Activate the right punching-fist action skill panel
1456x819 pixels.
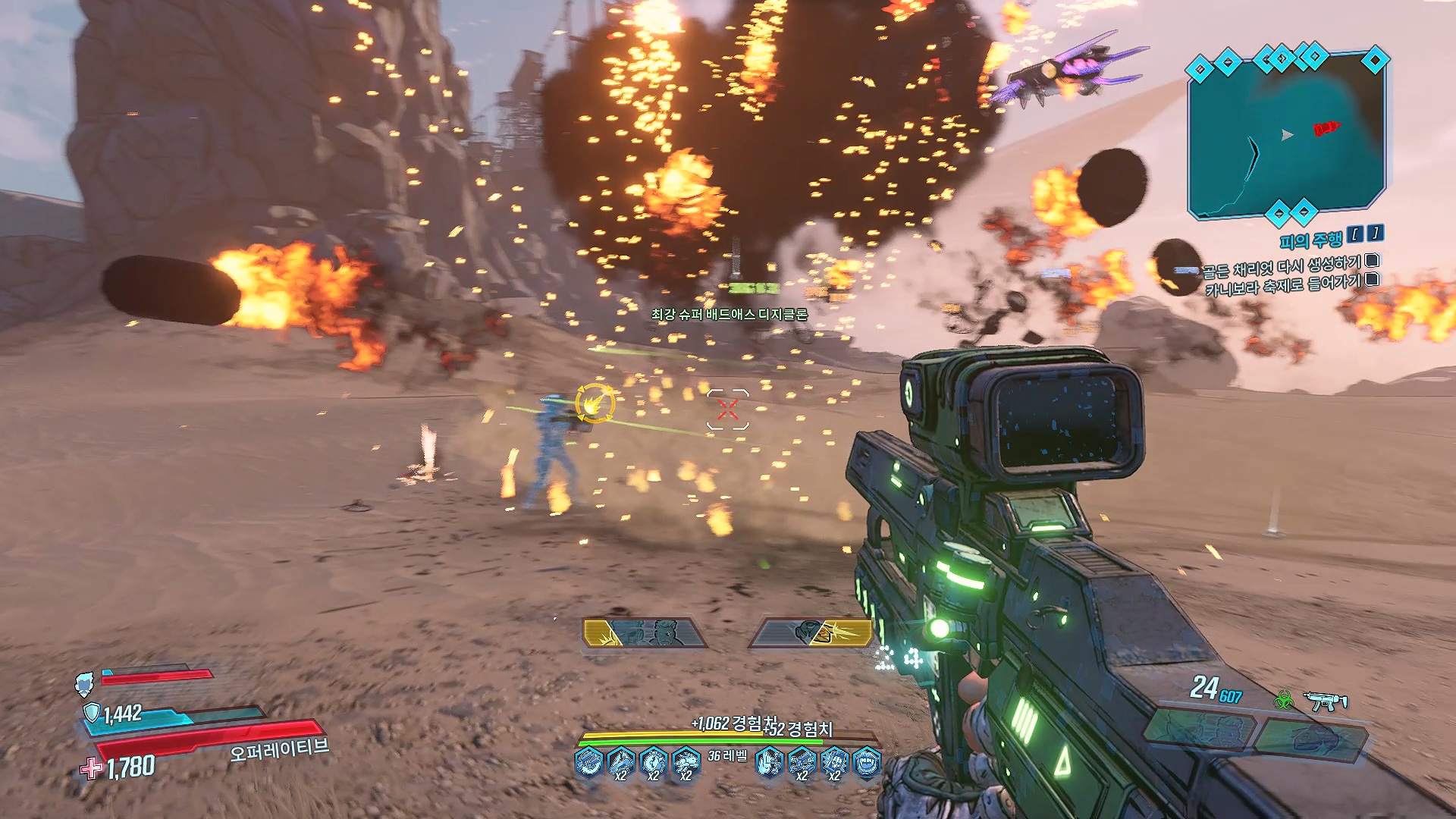point(811,632)
